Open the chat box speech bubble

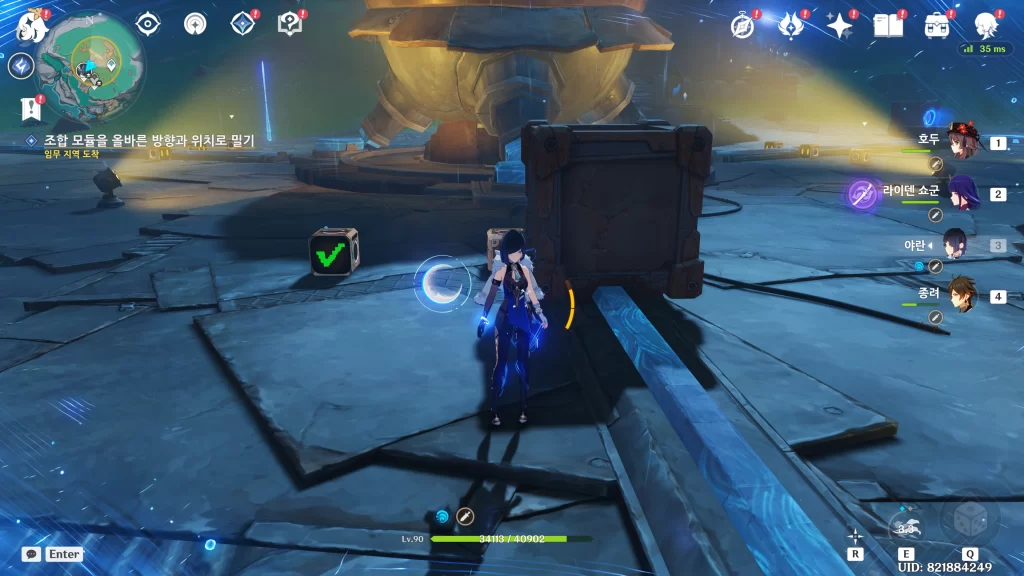[x=32, y=553]
